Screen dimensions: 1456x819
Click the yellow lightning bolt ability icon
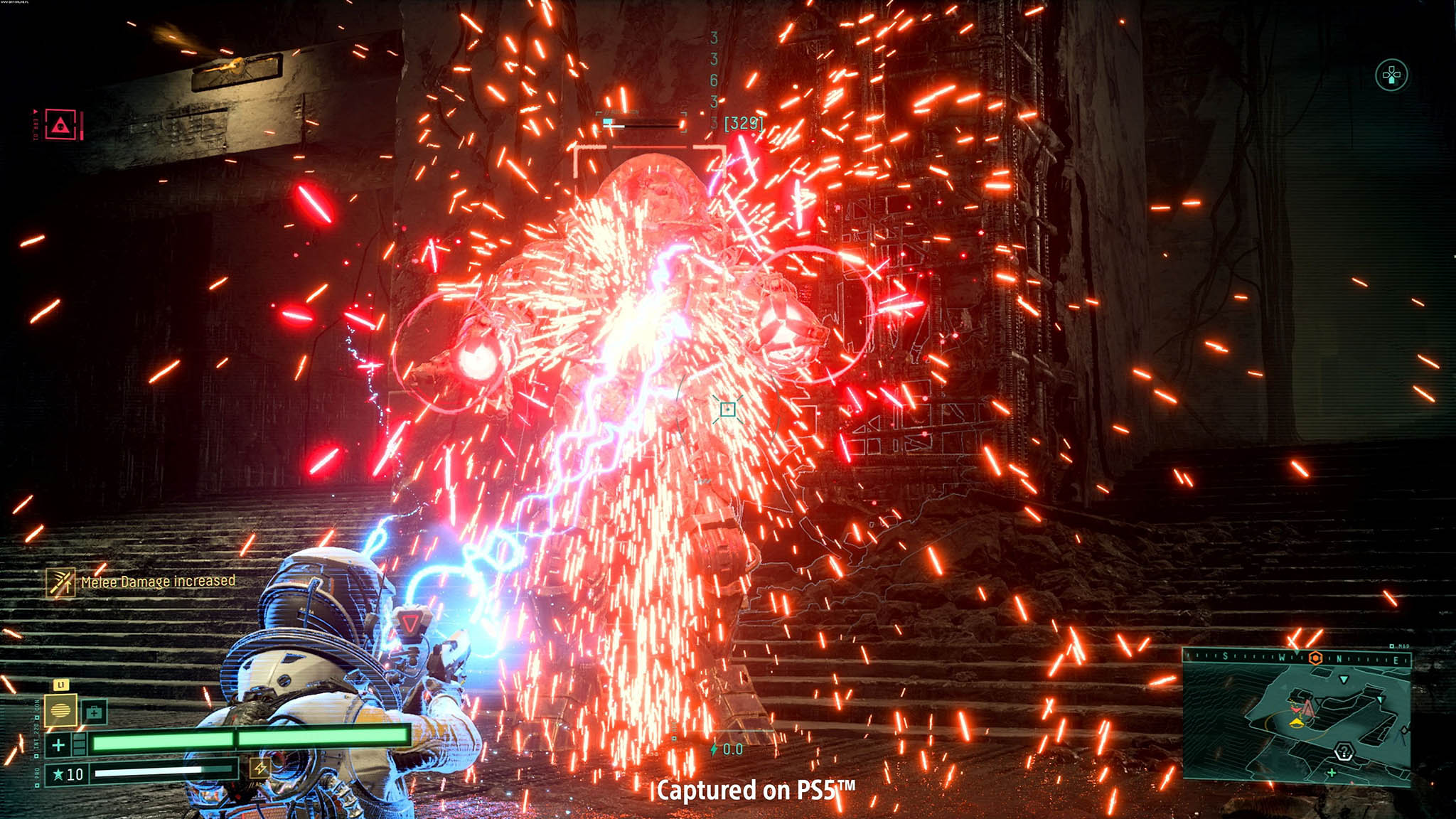pos(260,768)
